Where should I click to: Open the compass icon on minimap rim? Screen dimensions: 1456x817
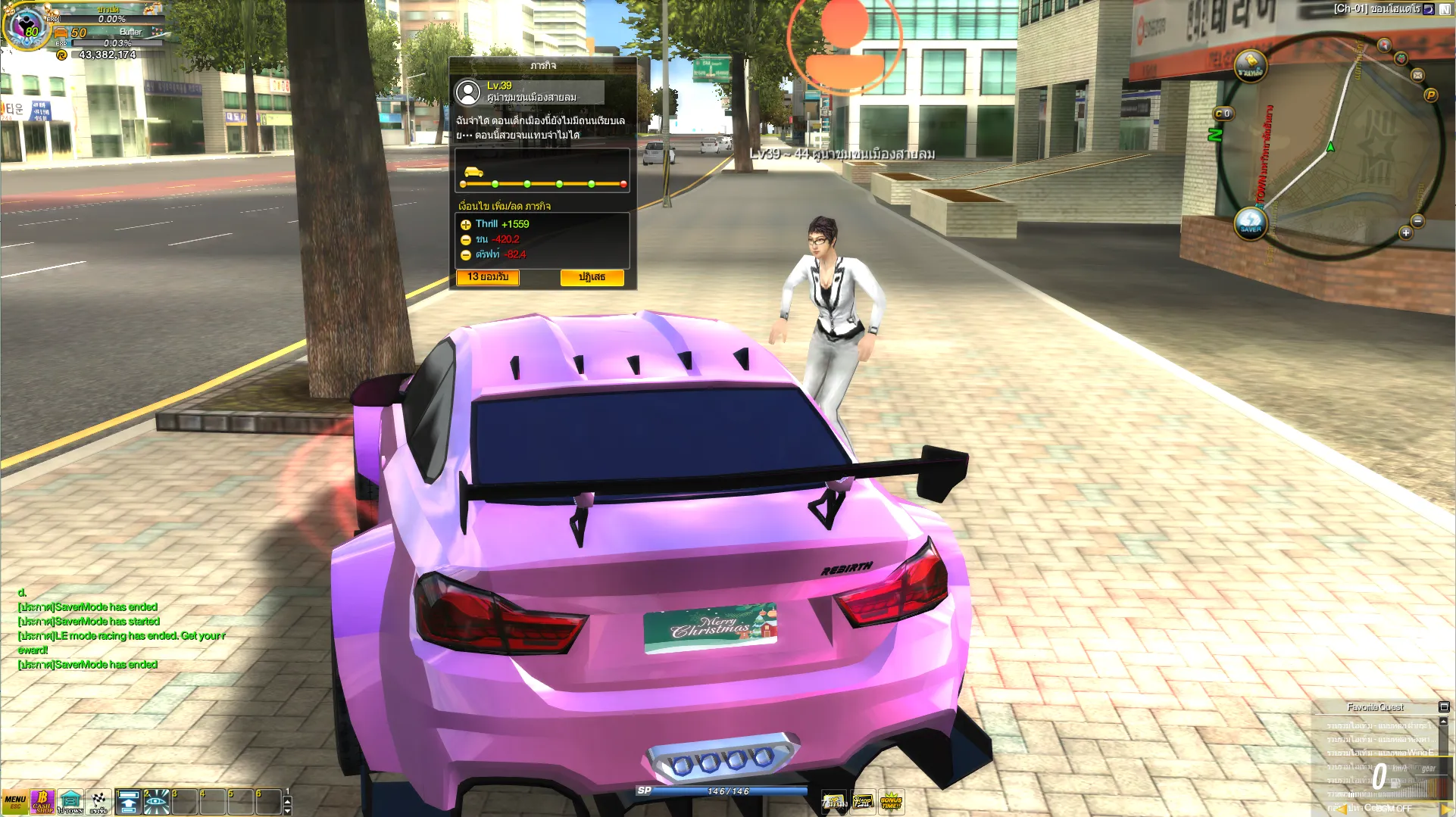coord(1384,45)
